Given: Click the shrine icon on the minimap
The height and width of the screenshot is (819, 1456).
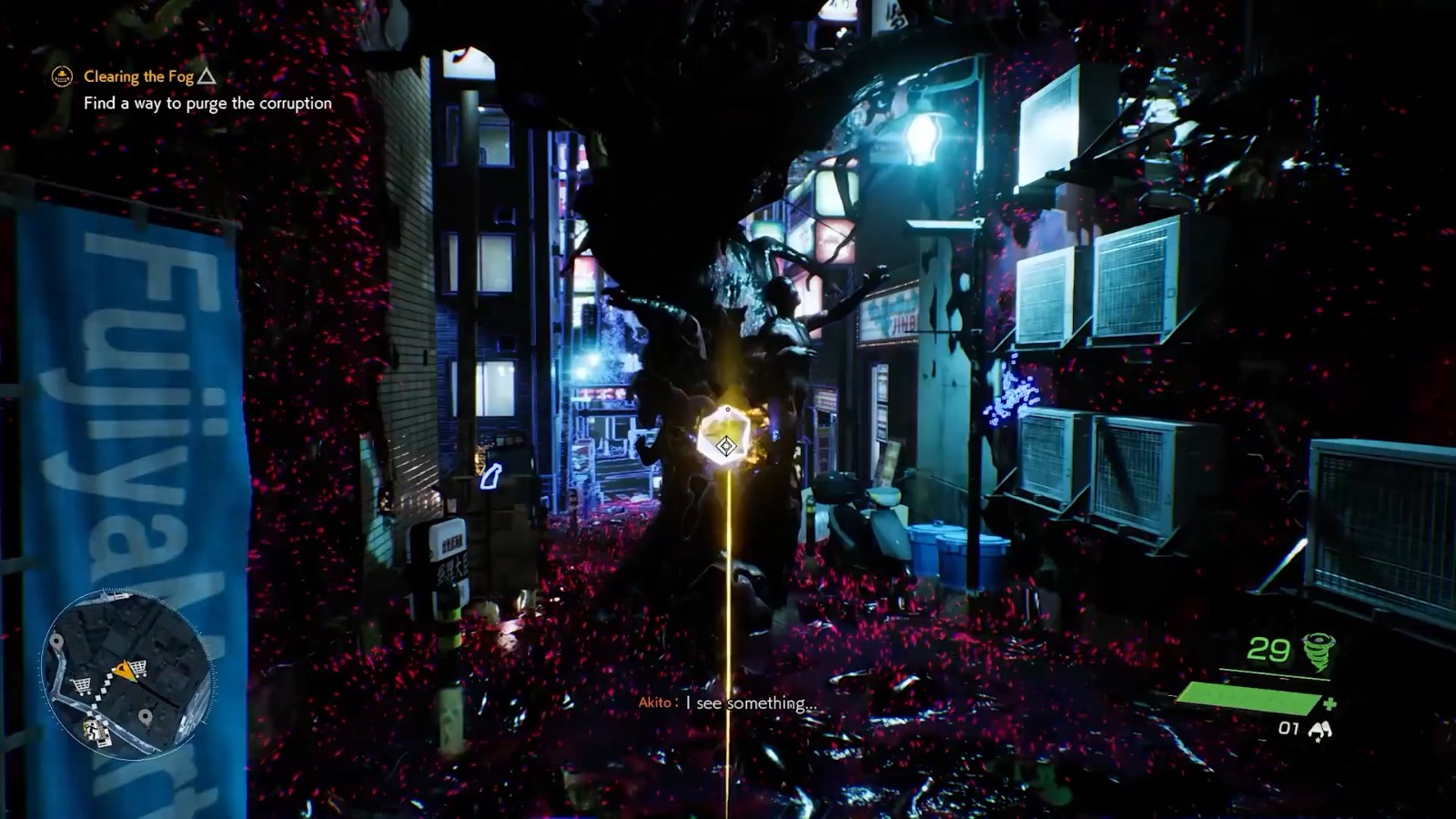Looking at the screenshot, I should click(96, 732).
